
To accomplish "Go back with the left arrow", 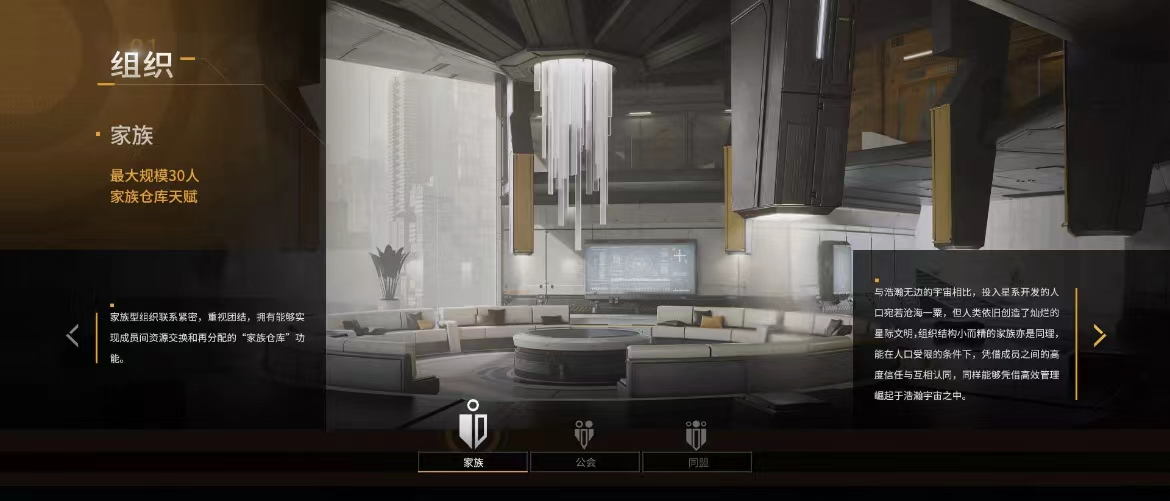I will pyautogui.click(x=72, y=336).
